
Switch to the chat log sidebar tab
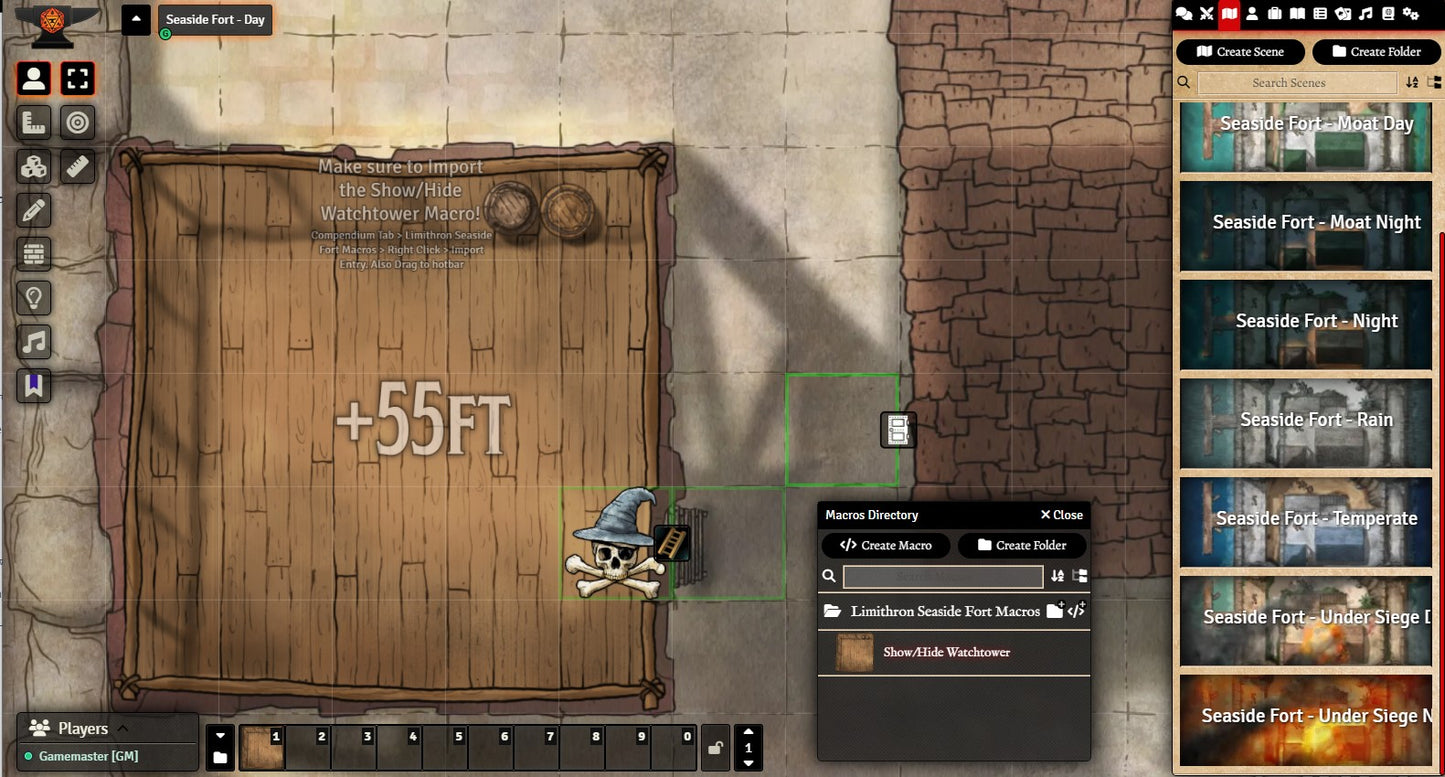[1183, 14]
